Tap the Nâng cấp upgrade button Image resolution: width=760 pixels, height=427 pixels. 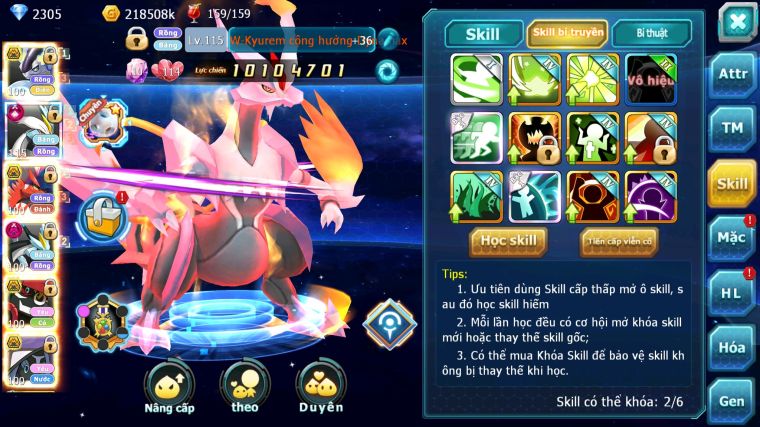click(x=169, y=386)
